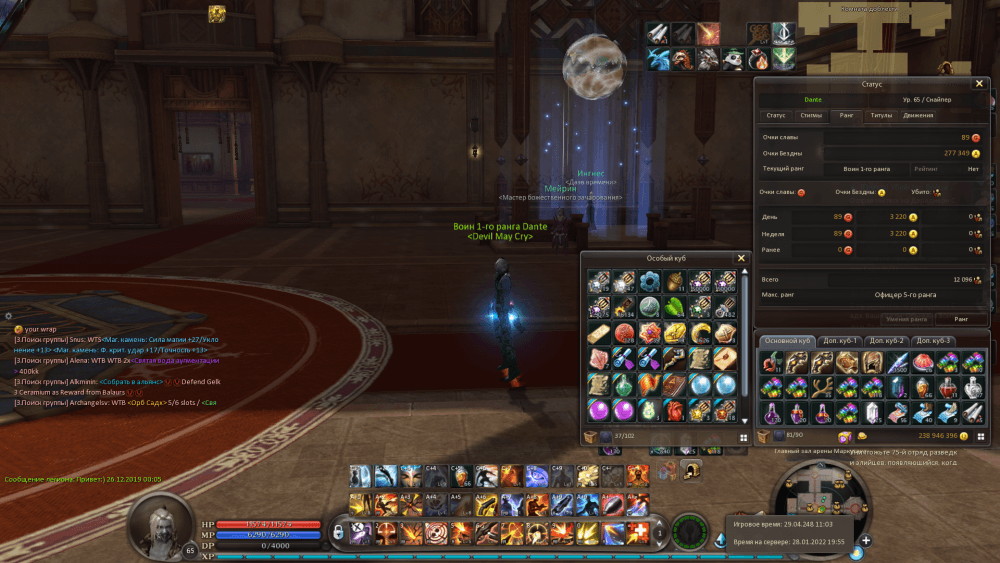Open the Титулы tab
1000x563 pixels.
click(x=881, y=116)
